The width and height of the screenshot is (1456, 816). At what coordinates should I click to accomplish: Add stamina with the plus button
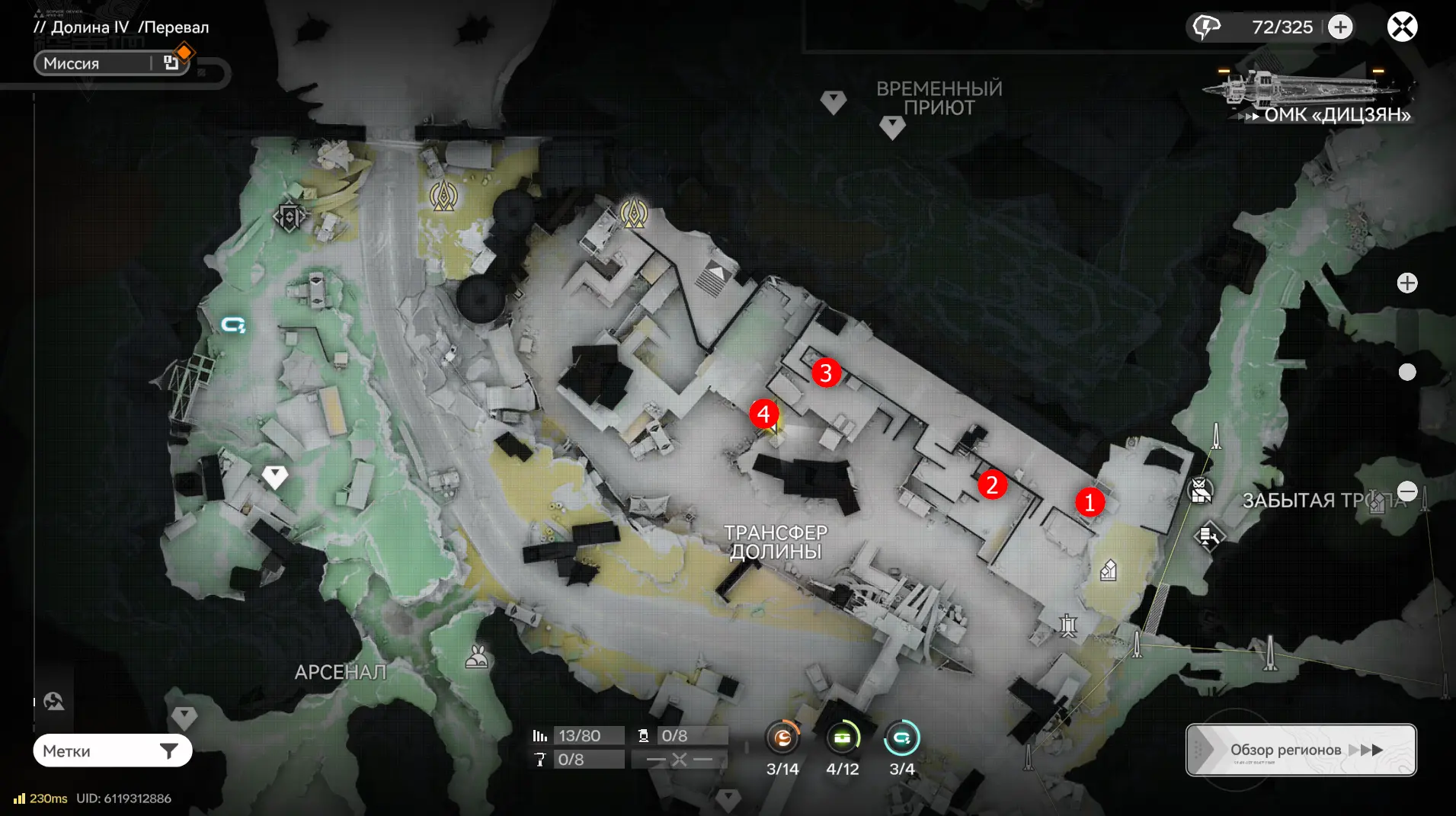click(1340, 27)
